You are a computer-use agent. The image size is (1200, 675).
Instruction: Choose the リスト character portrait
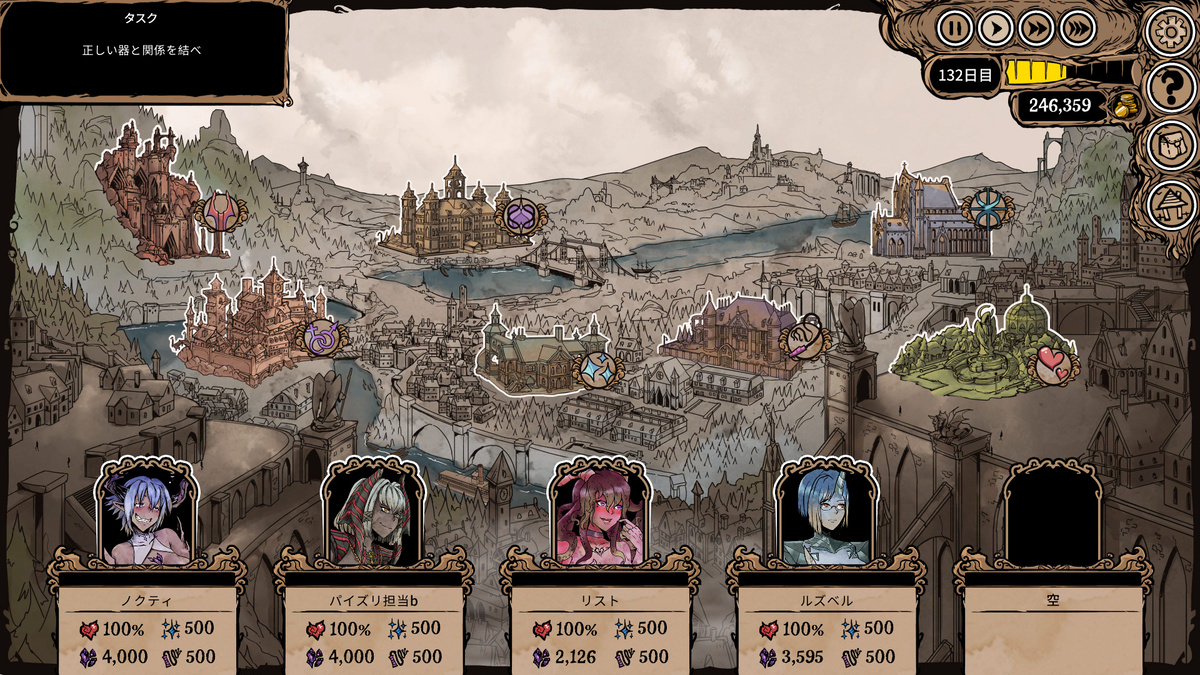click(x=600, y=515)
